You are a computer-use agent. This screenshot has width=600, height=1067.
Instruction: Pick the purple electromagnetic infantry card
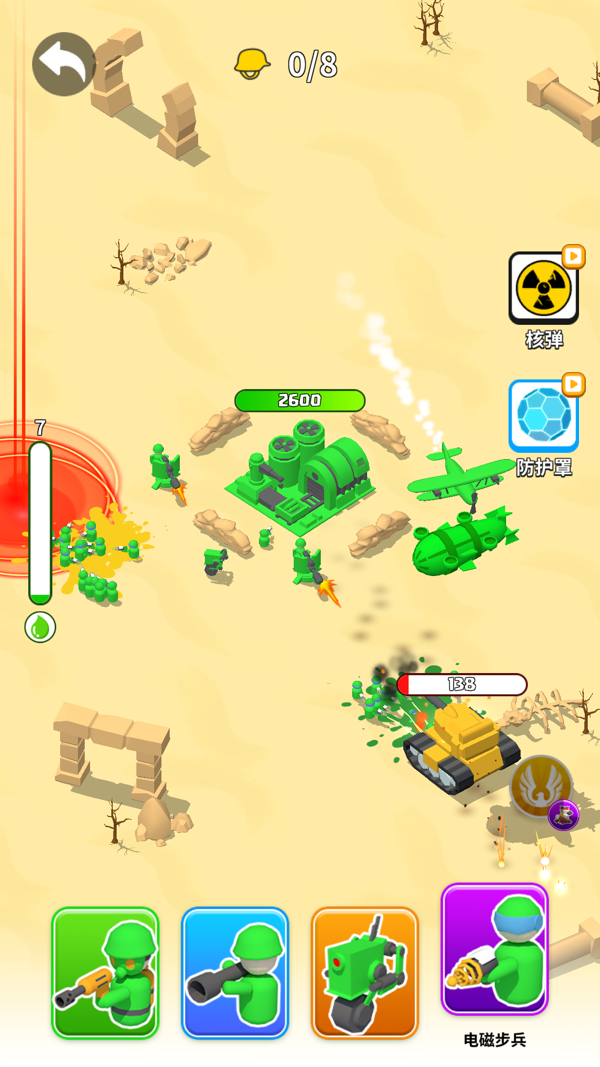click(x=495, y=949)
